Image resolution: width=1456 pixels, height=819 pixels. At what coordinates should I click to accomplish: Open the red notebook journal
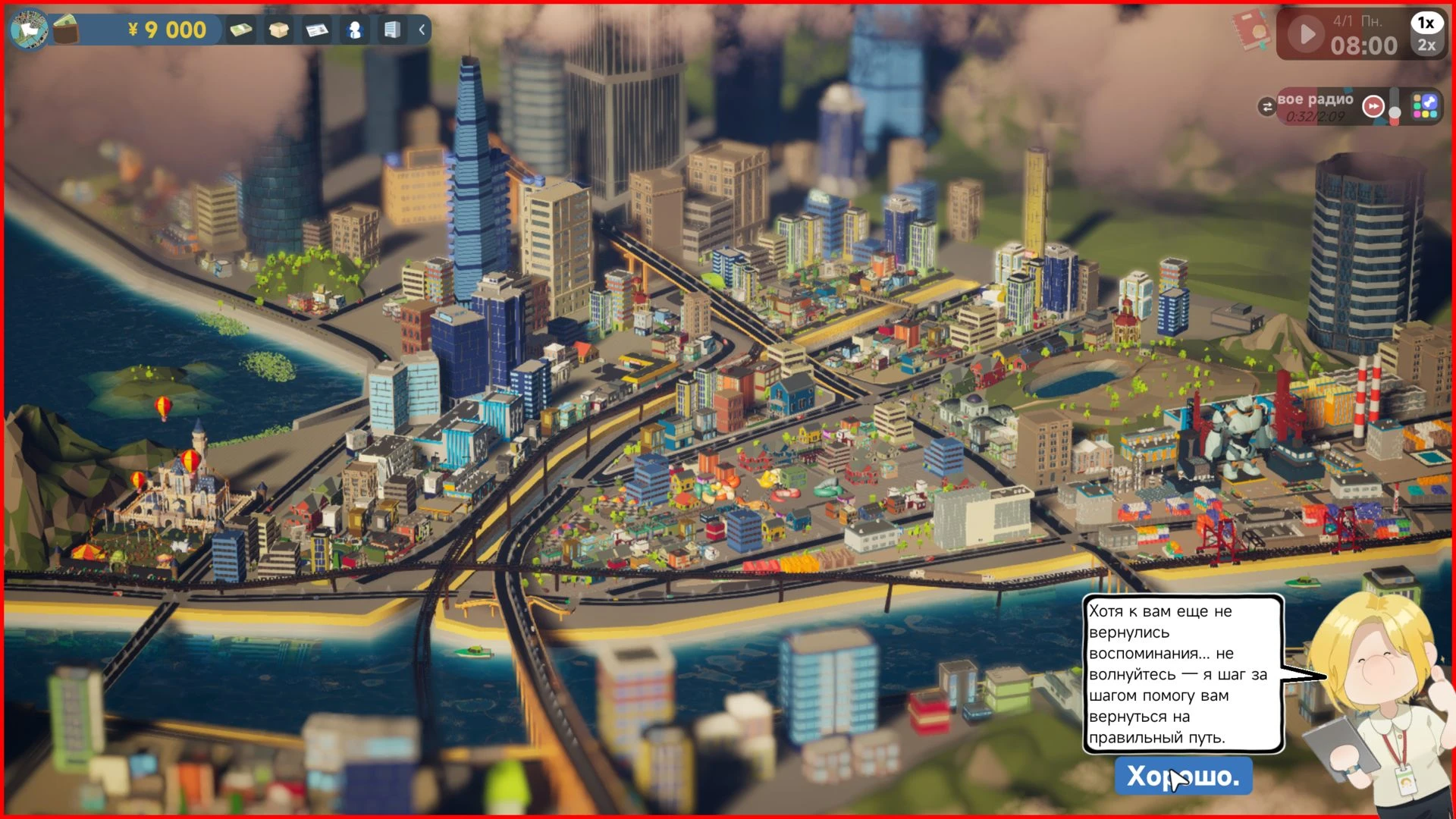1251,30
